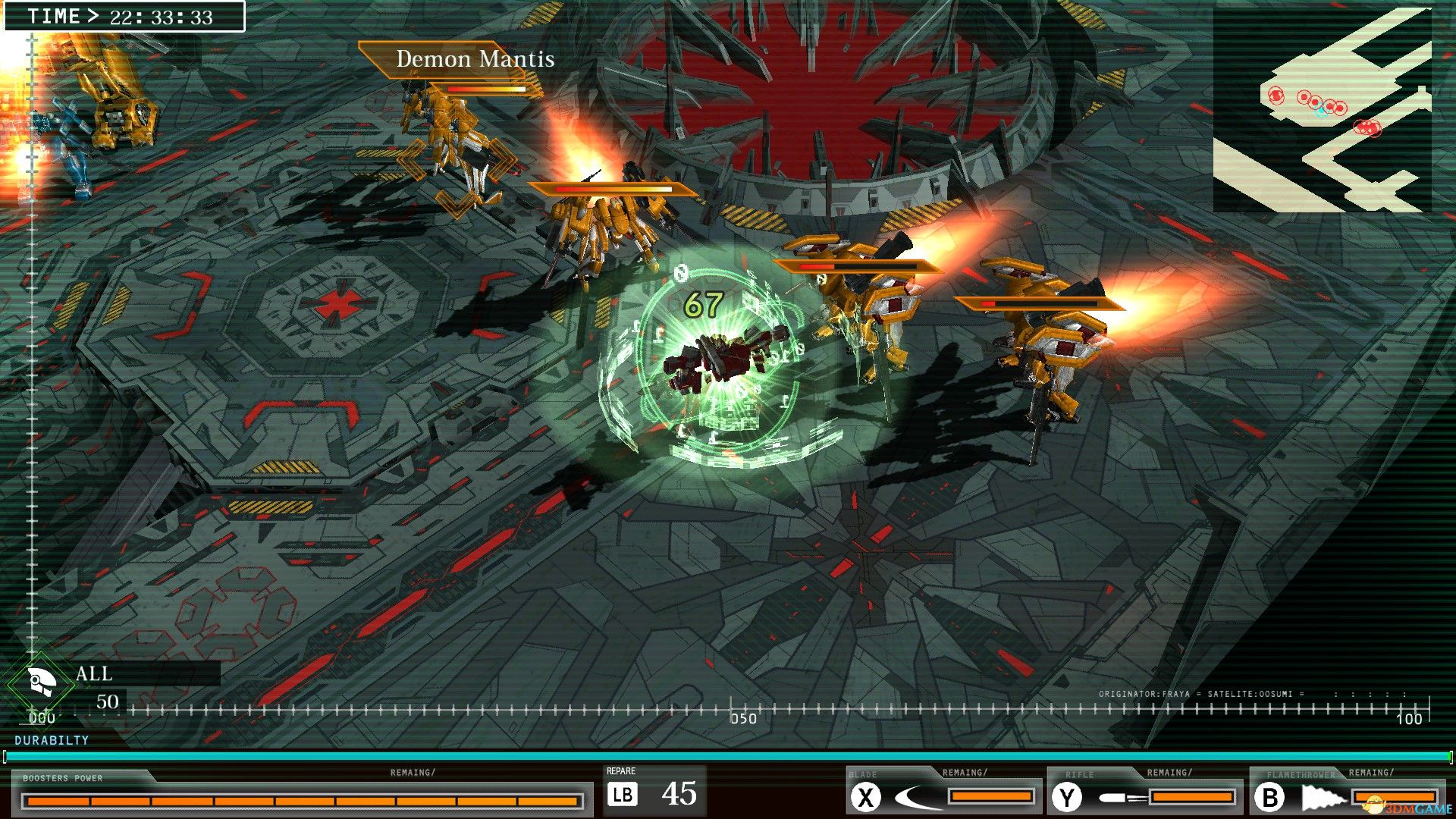Activate the flamethrower weapon icon
Screen dimensions: 1456x819
pyautogui.click(x=1323, y=797)
